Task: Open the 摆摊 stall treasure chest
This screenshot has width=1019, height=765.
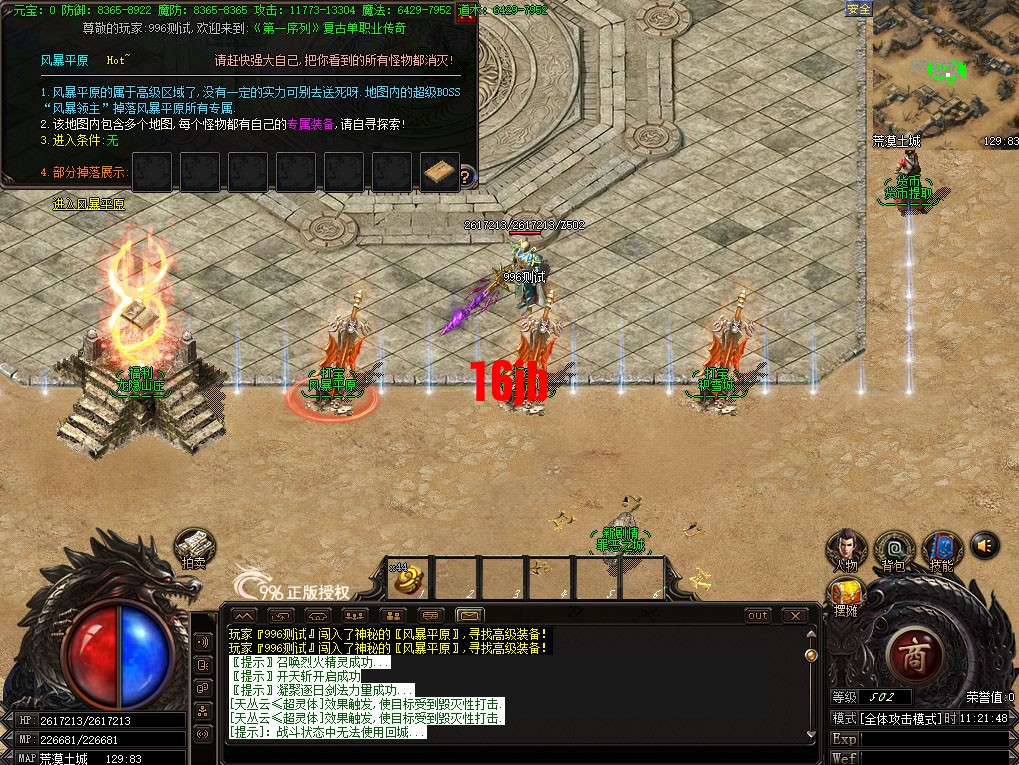Action: tap(846, 594)
